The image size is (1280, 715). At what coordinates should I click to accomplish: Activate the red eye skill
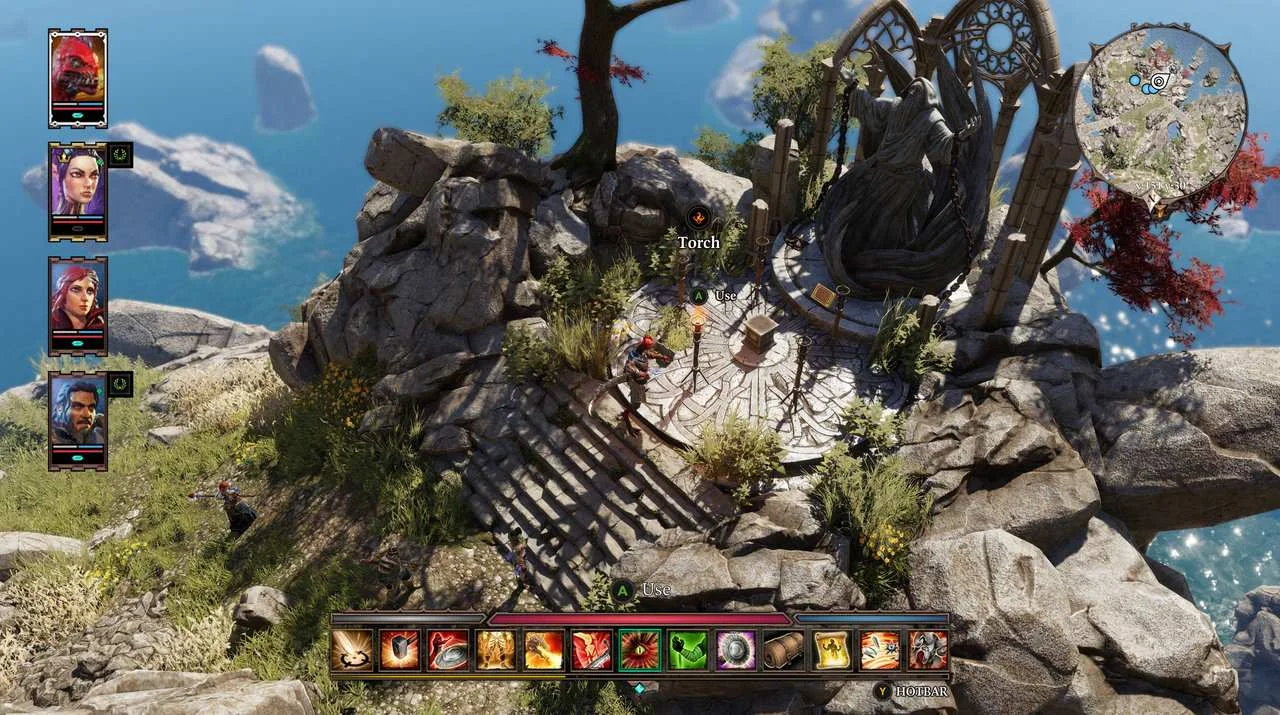coord(640,650)
